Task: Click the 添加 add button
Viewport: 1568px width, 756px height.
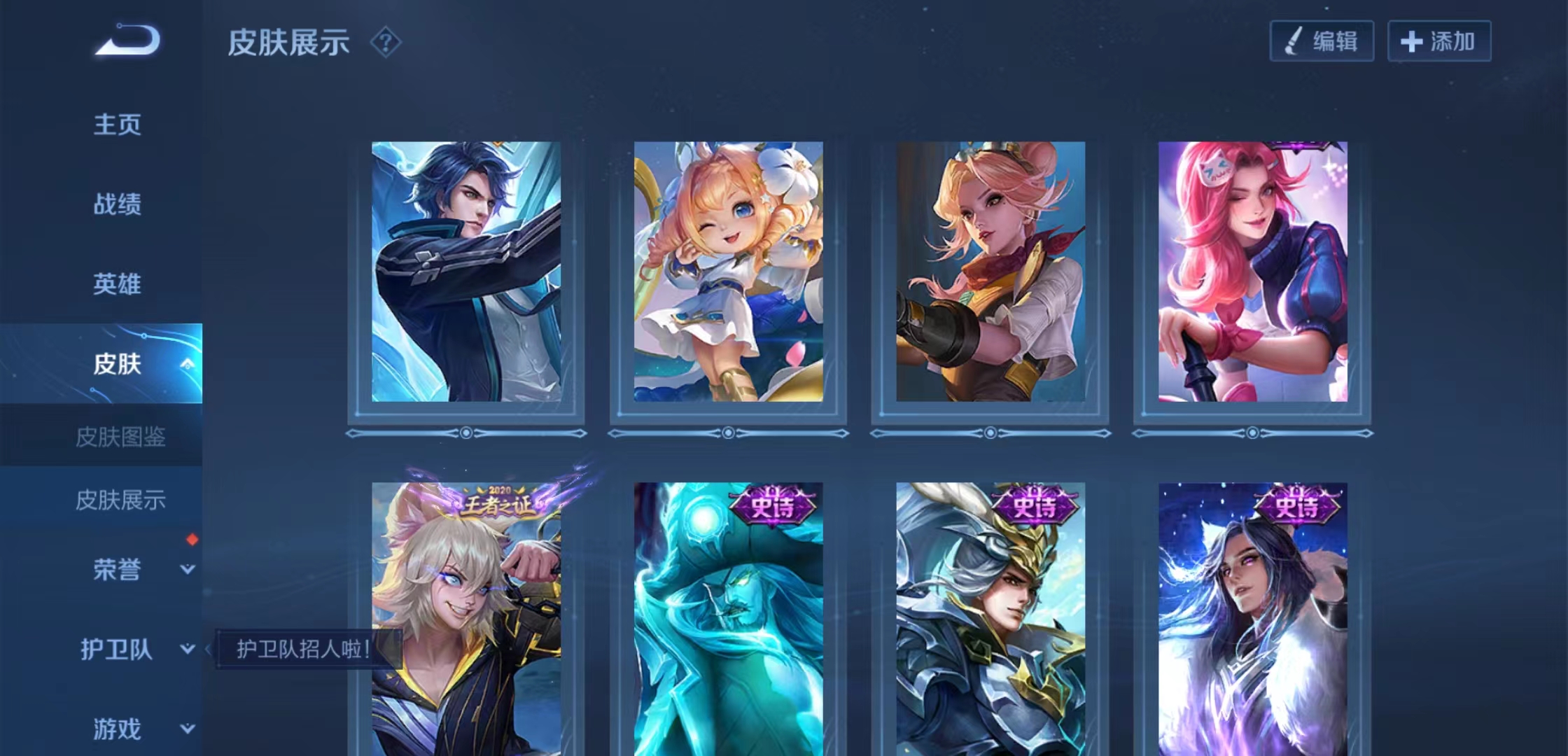Action: click(1439, 41)
